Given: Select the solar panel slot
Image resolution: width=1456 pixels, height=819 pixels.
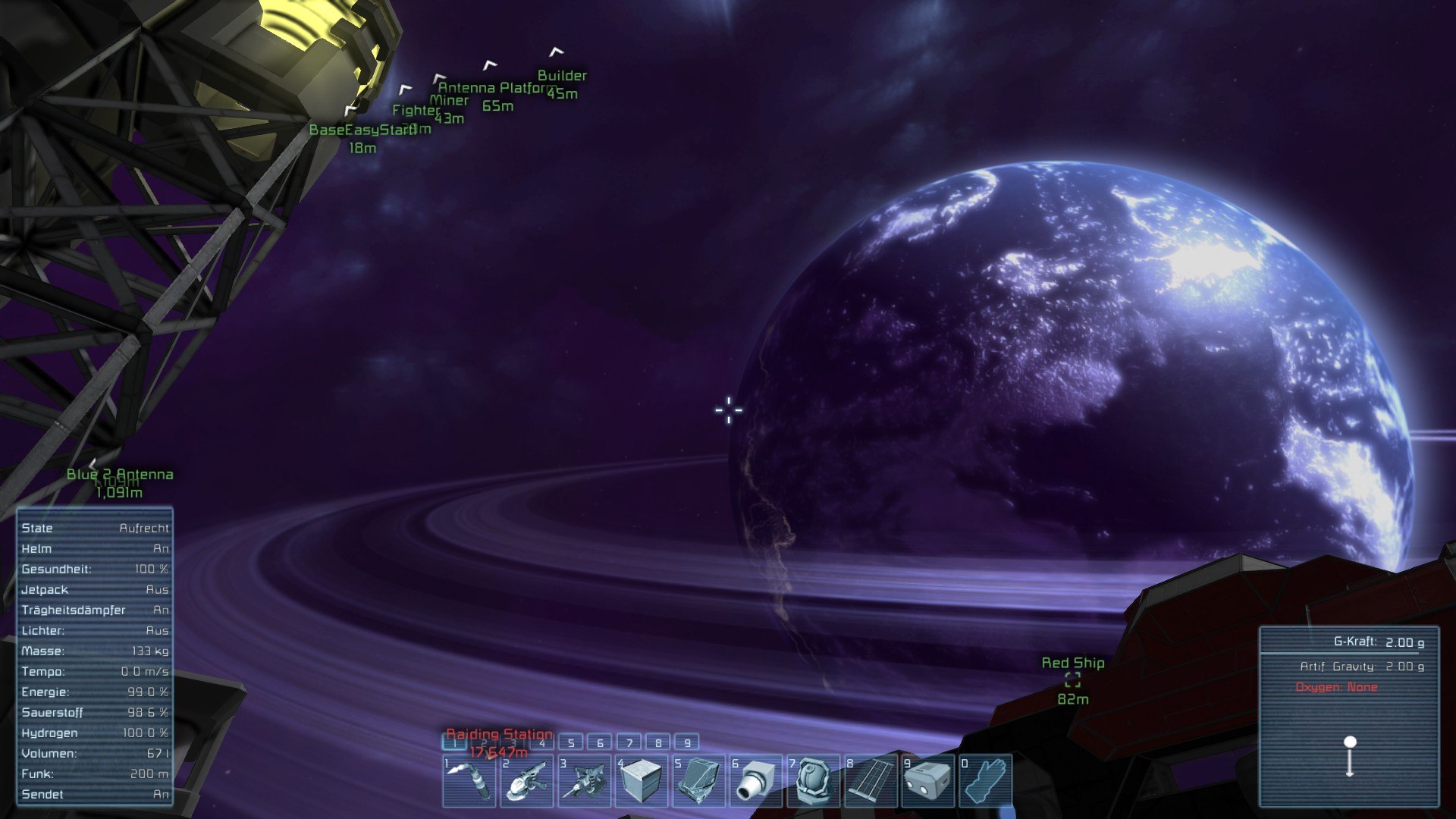Looking at the screenshot, I should [x=871, y=780].
